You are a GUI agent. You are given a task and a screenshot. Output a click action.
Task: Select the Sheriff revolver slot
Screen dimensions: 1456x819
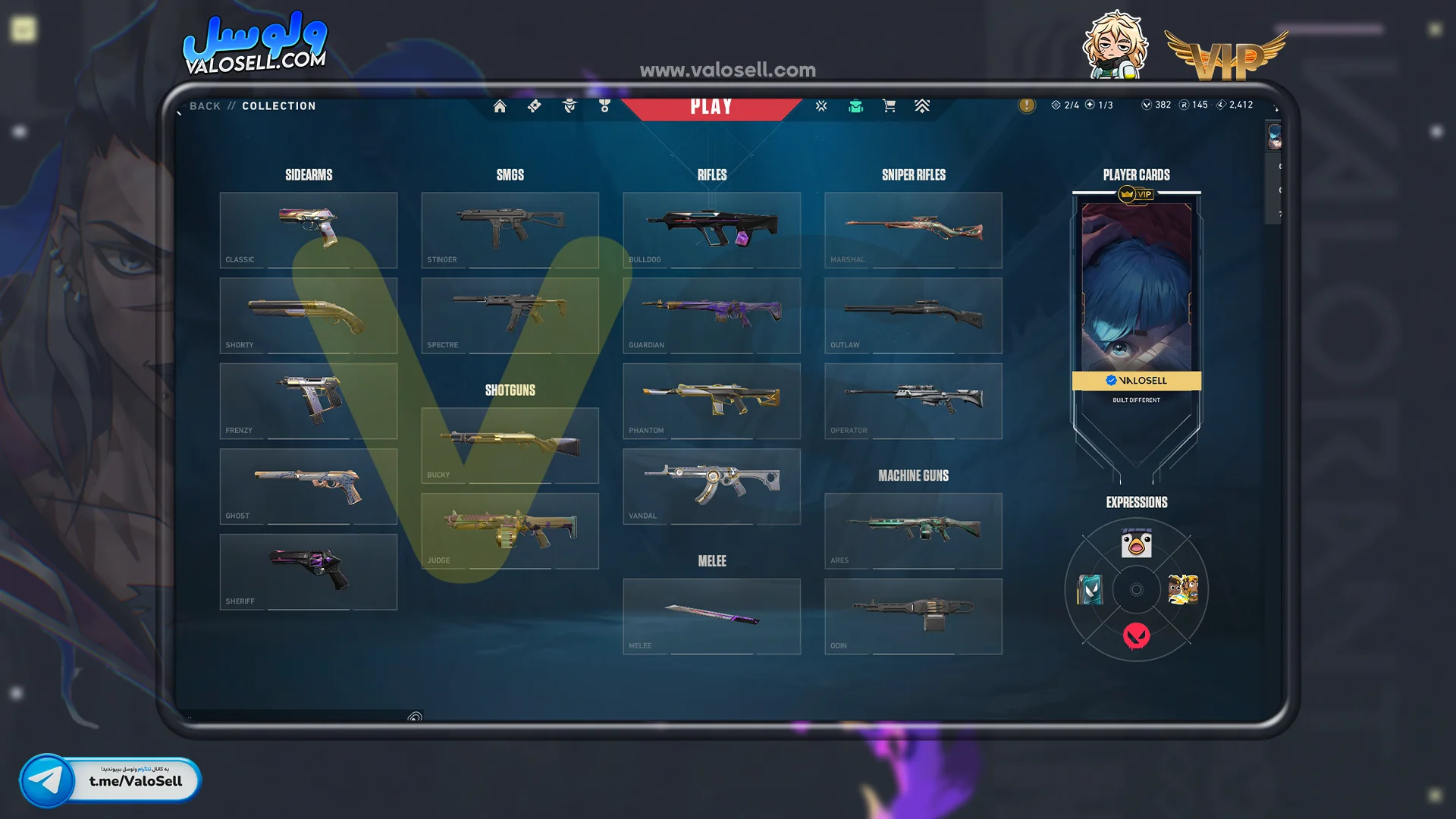pyautogui.click(x=309, y=572)
